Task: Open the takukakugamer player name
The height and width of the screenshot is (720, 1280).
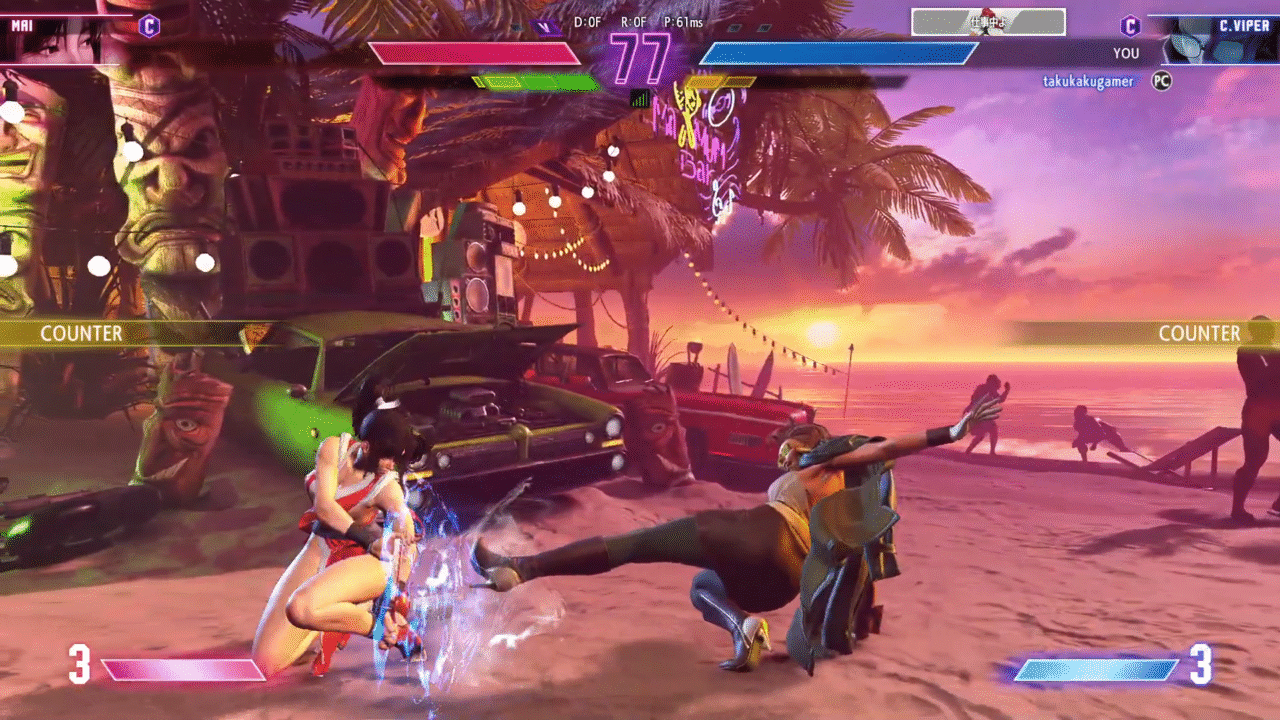Action: coord(1088,81)
